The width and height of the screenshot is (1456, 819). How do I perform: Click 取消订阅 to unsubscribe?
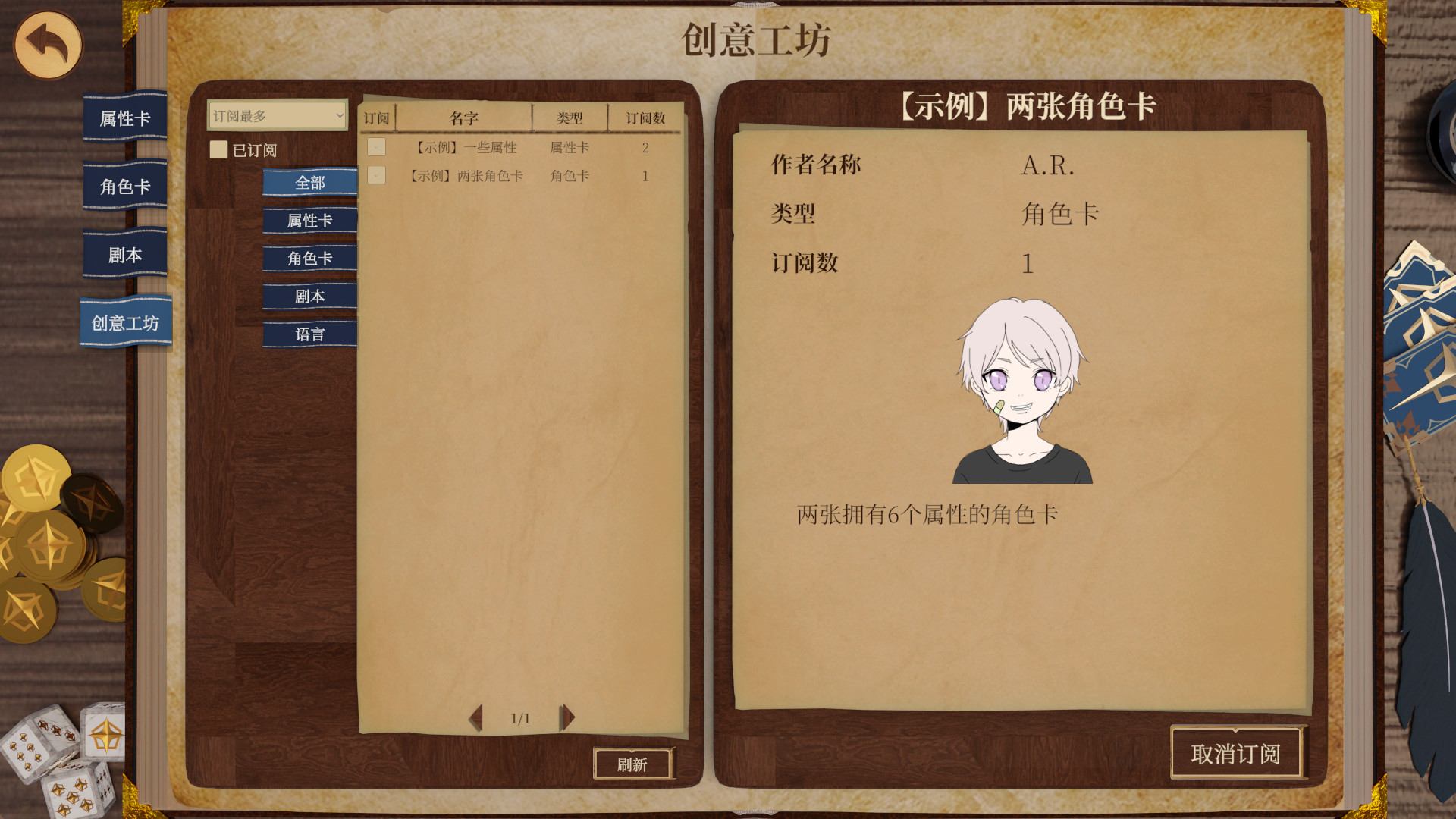pos(1238,754)
